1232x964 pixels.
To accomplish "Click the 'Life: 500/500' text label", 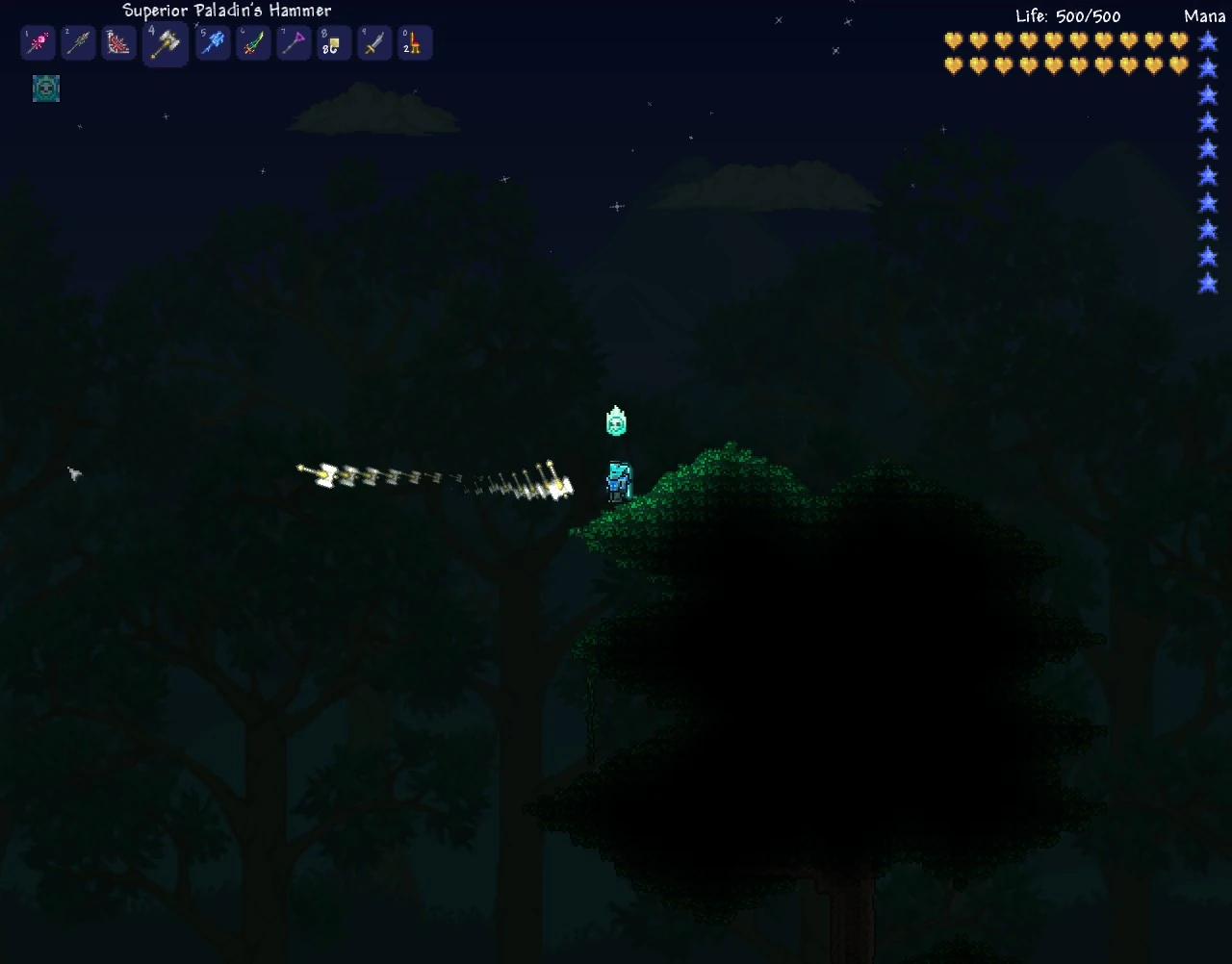I will tap(1066, 15).
